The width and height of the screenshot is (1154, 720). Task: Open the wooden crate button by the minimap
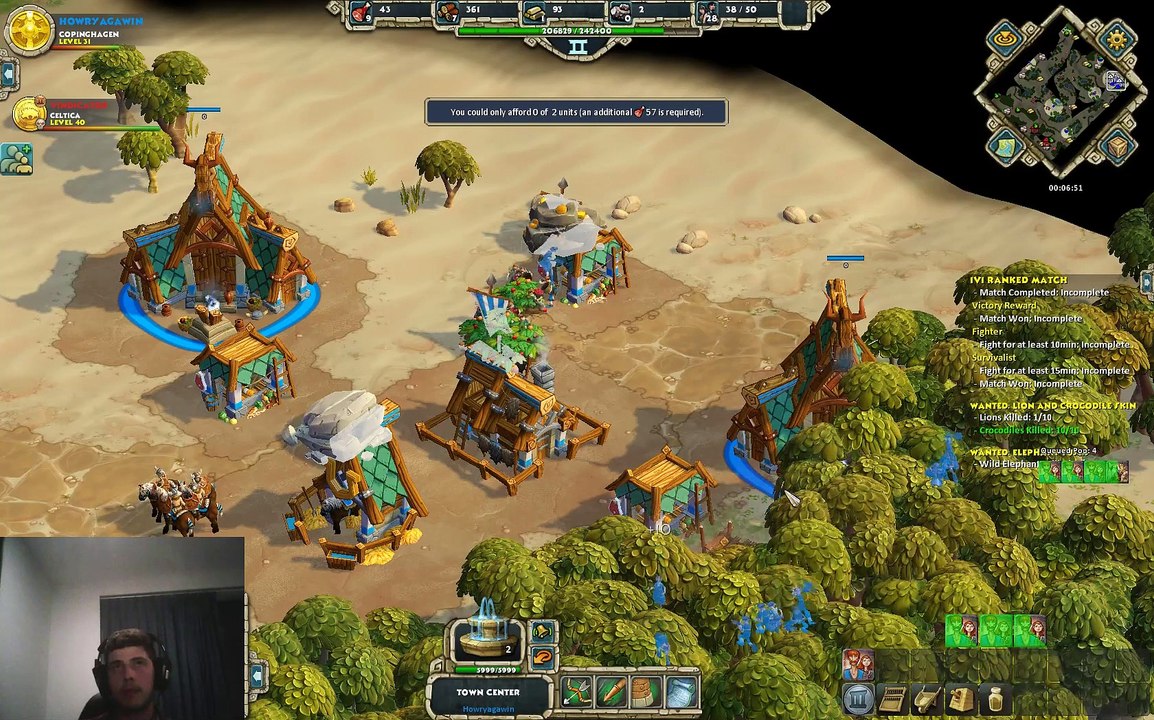pyautogui.click(x=1117, y=147)
